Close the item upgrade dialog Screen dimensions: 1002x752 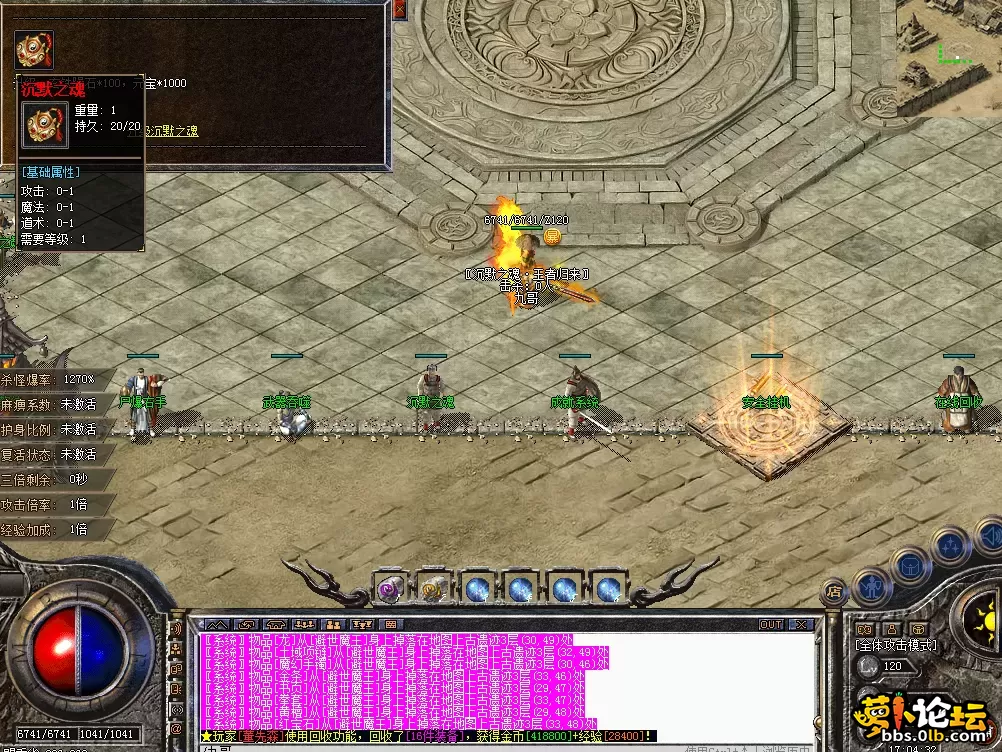[x=400, y=10]
